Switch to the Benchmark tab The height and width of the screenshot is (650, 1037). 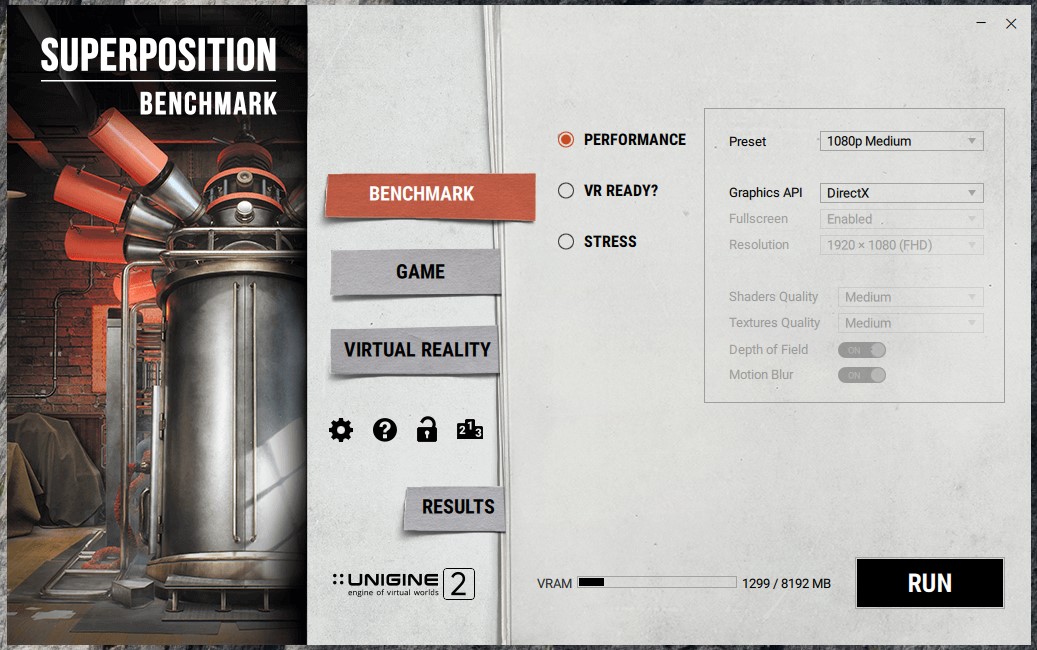click(x=421, y=194)
